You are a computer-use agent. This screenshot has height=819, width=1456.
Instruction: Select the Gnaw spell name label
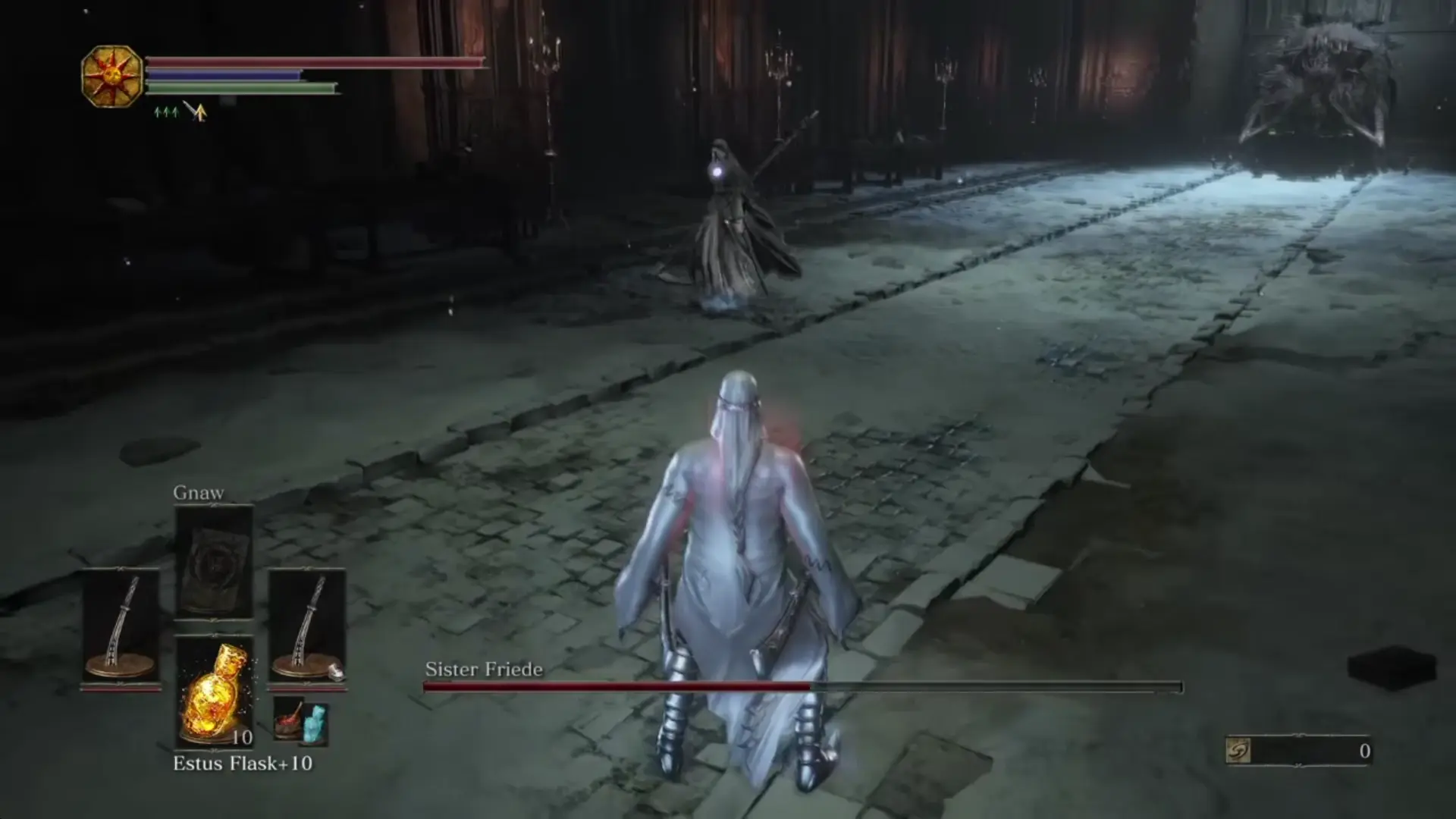pos(200,492)
